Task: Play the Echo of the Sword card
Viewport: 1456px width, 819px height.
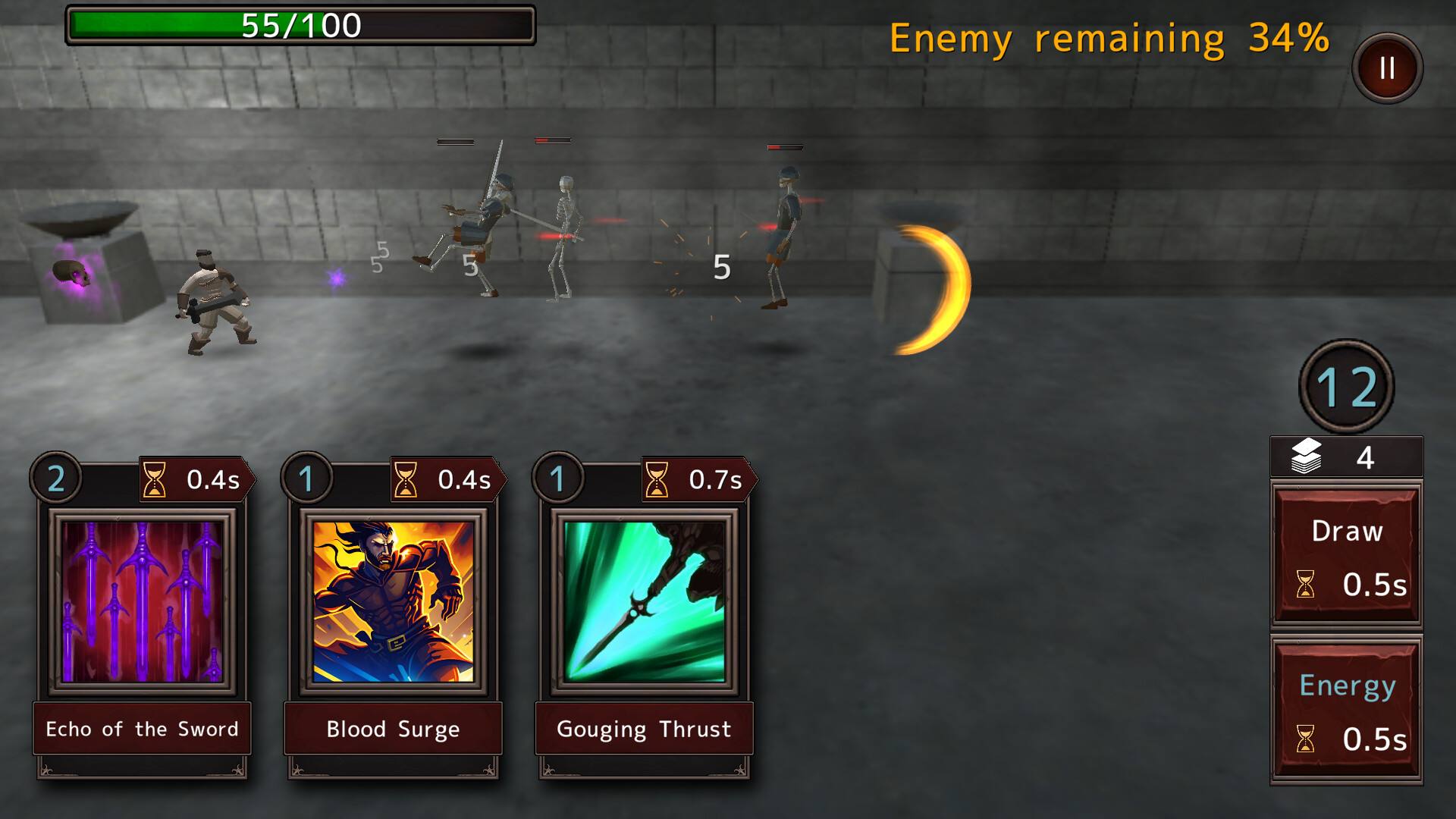Action: 143,607
